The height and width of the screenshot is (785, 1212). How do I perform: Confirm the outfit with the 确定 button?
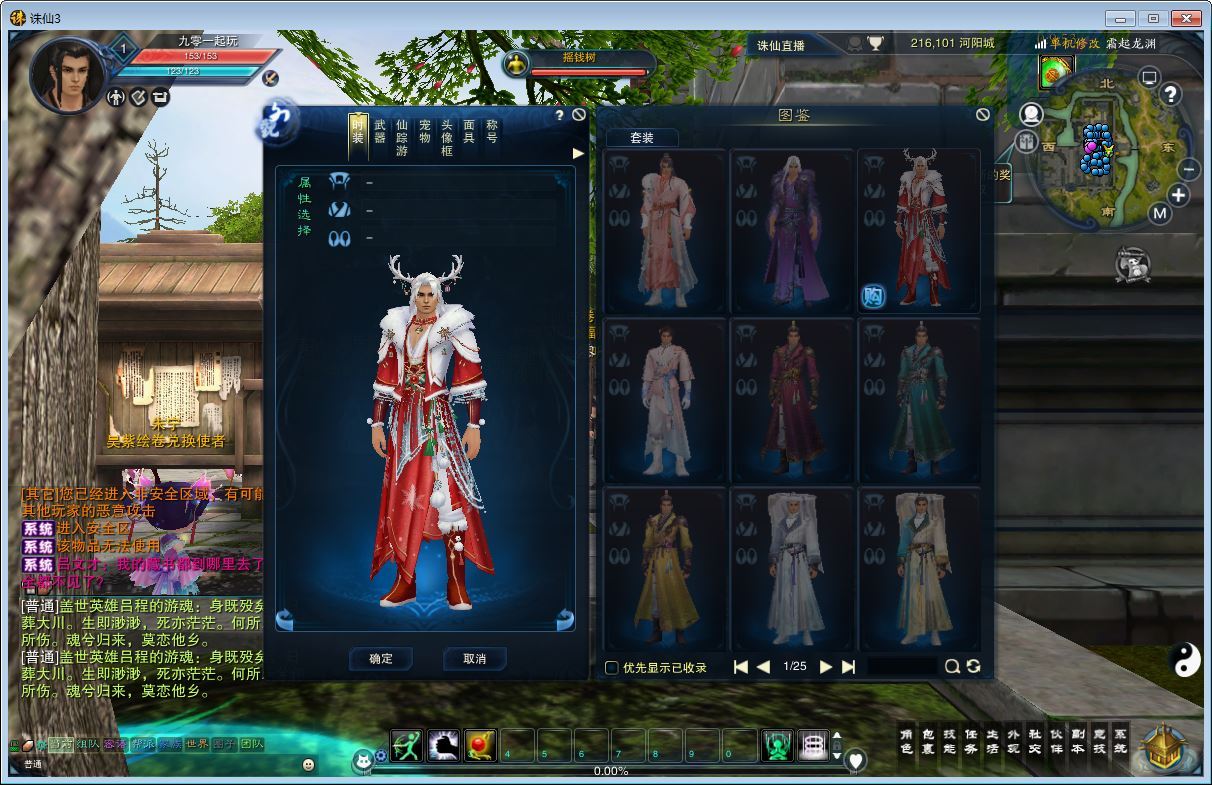tap(381, 659)
